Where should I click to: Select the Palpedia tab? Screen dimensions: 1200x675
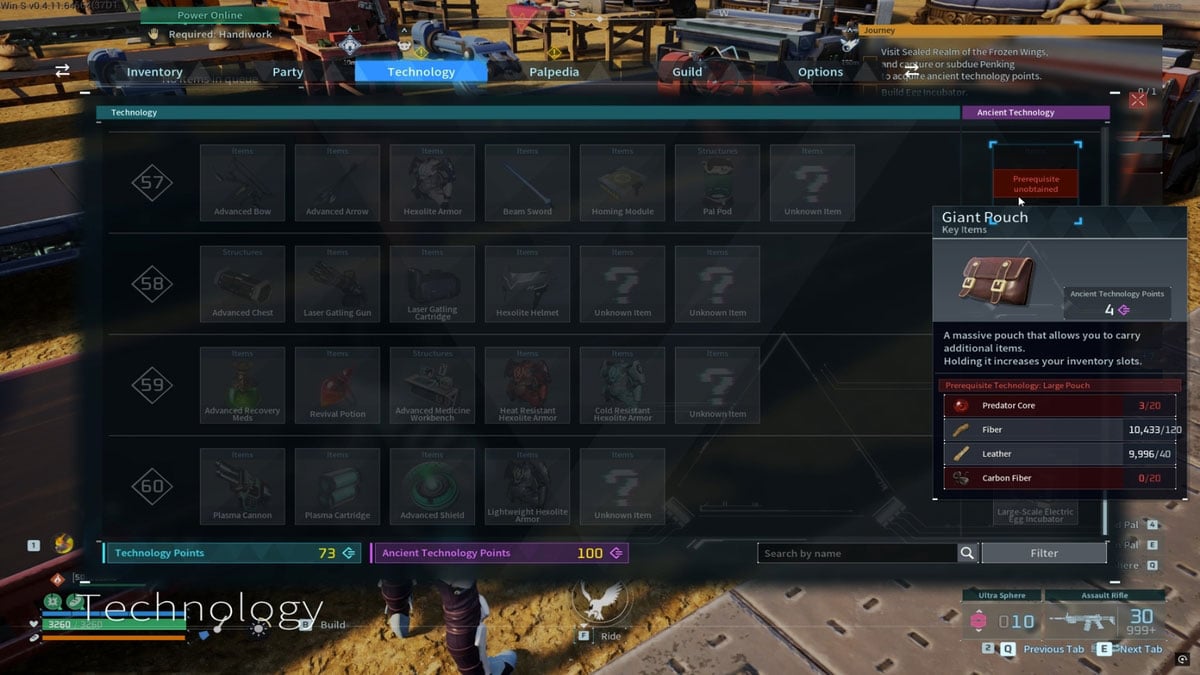(x=554, y=72)
